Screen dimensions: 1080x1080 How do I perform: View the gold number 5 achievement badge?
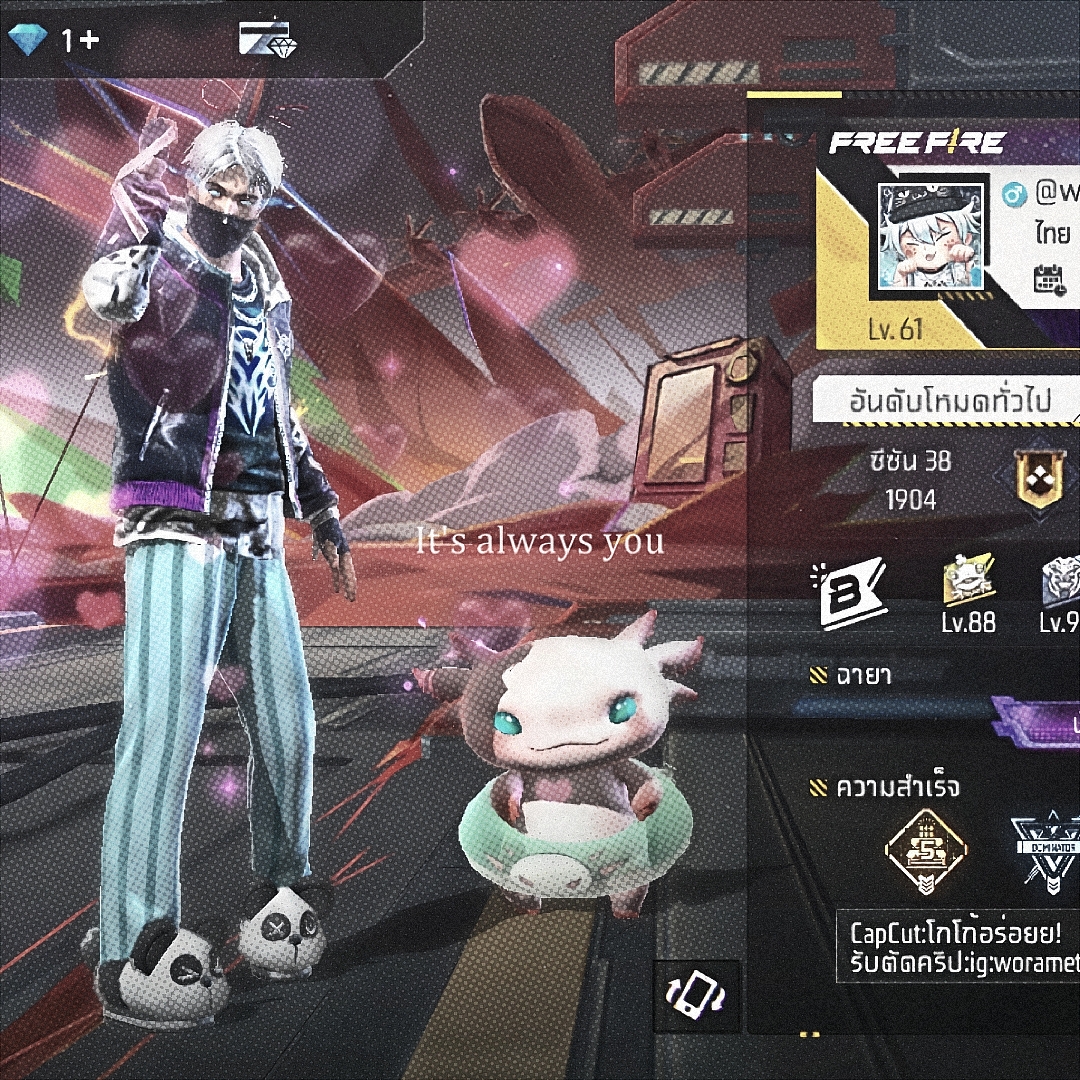click(926, 851)
